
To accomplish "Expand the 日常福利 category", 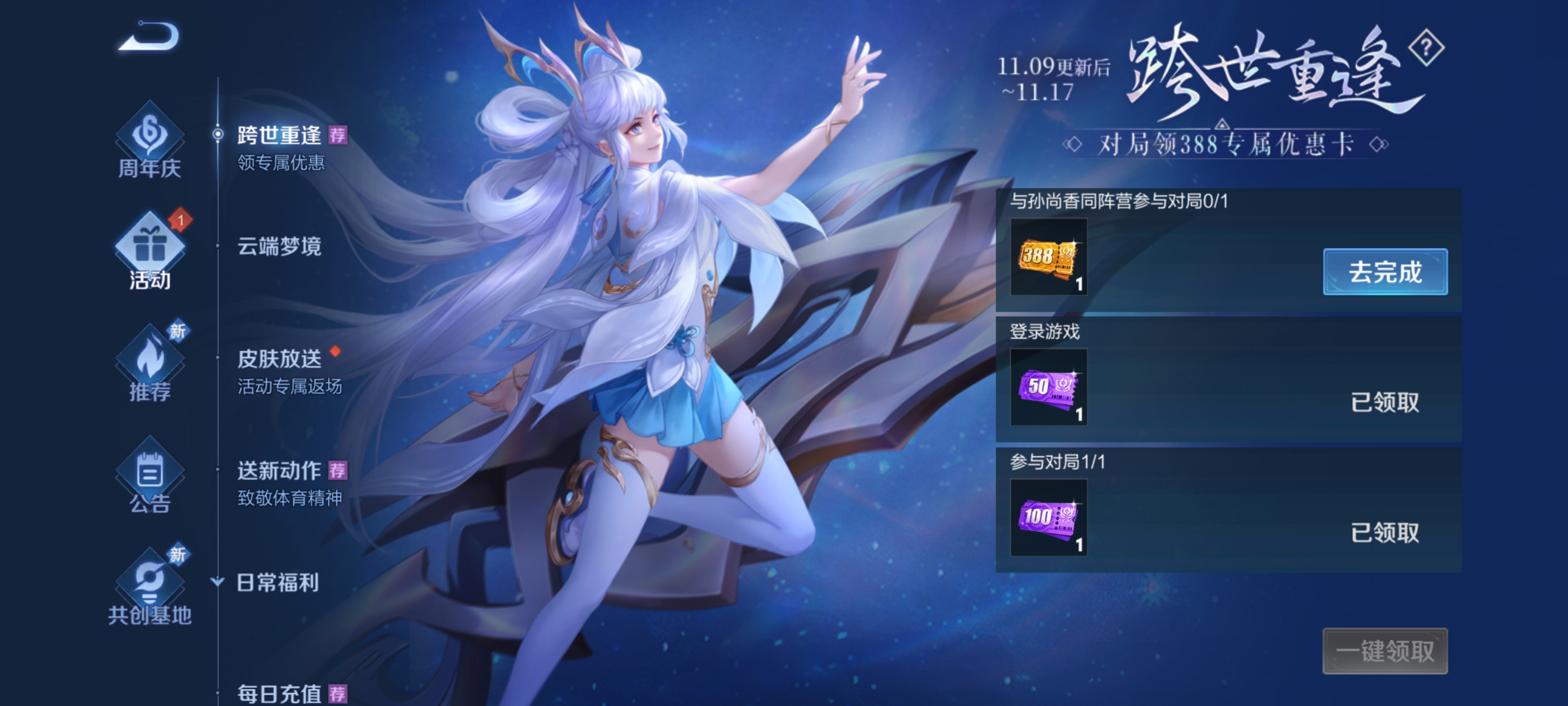I will [x=277, y=582].
